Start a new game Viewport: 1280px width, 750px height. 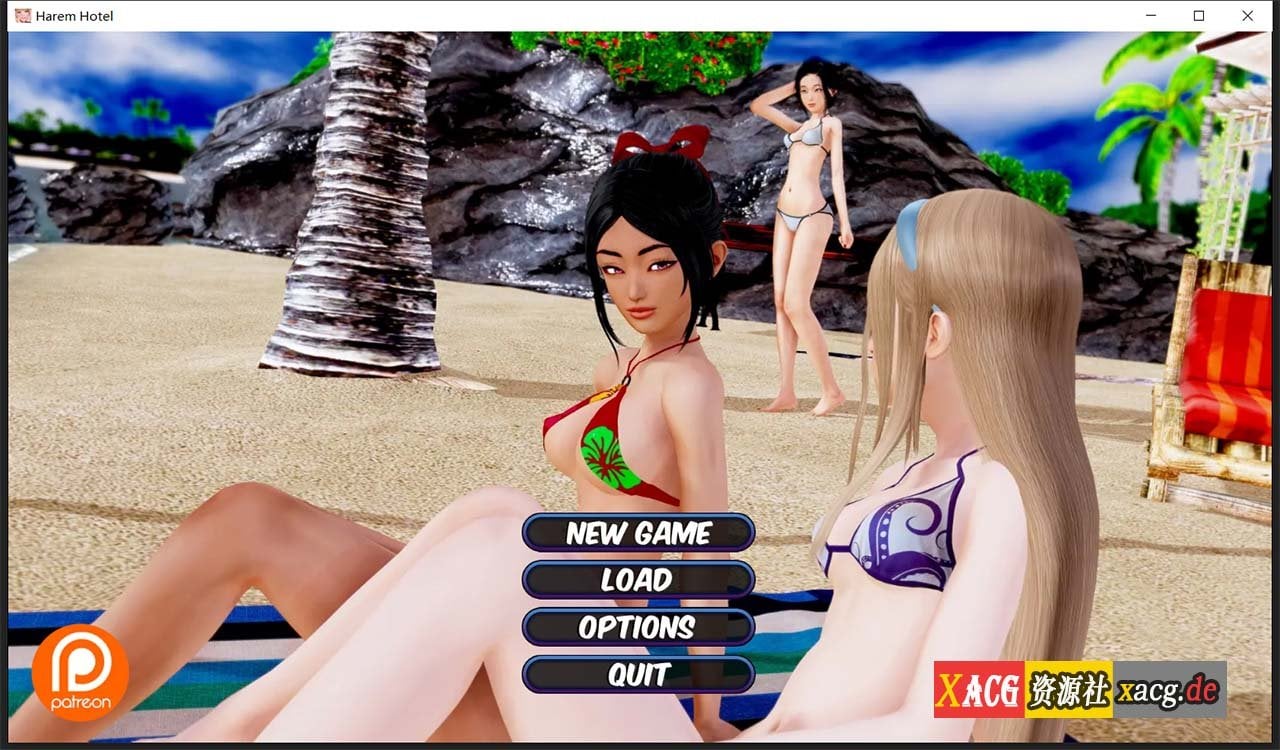(x=638, y=533)
